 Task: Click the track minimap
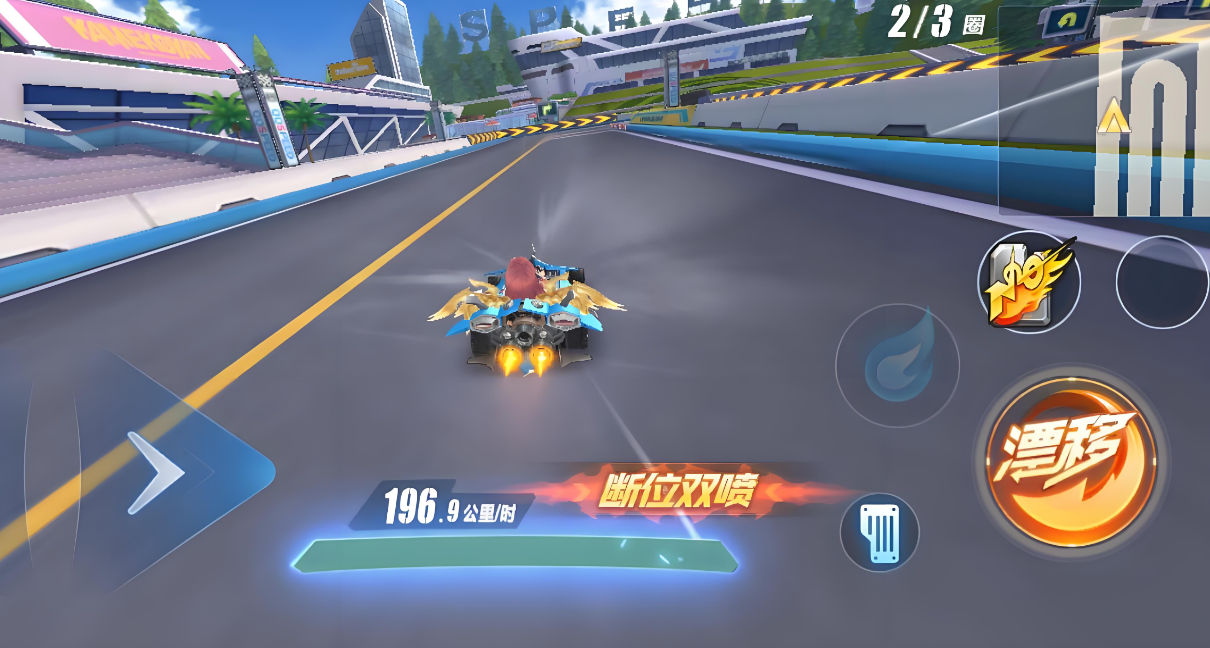(1104, 112)
